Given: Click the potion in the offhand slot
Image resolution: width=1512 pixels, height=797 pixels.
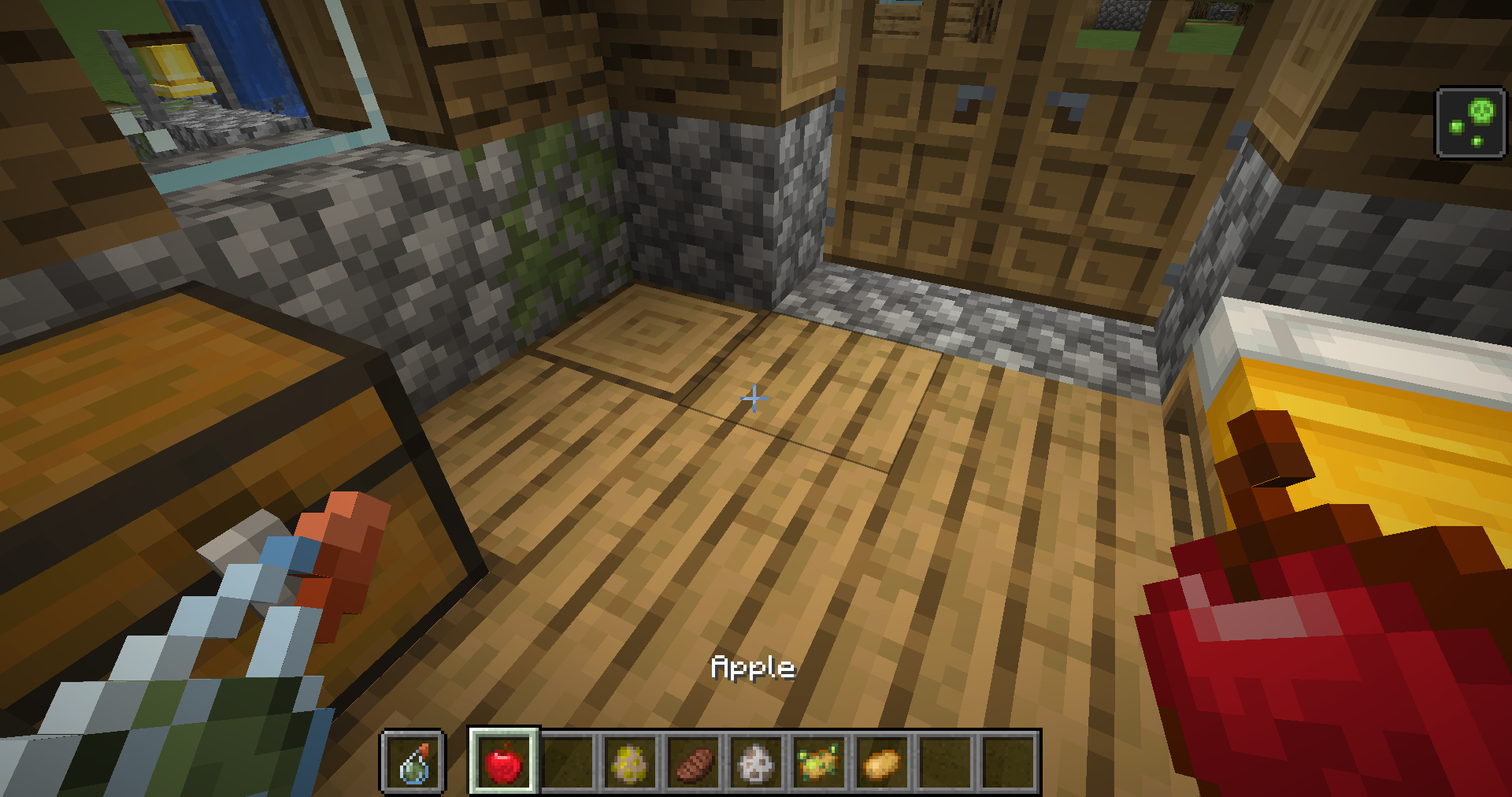Looking at the screenshot, I should click(413, 762).
